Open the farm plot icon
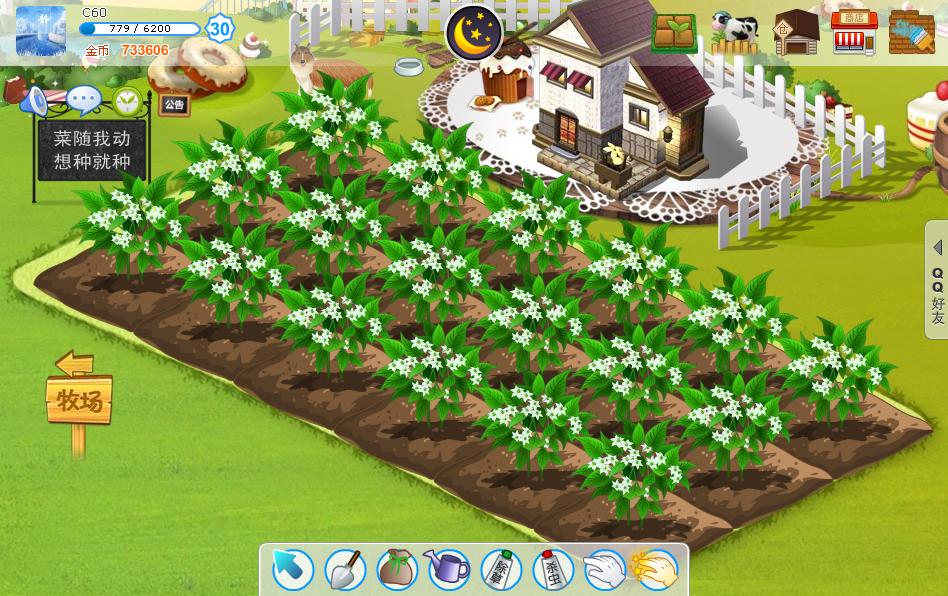This screenshot has width=948, height=596. coord(675,32)
